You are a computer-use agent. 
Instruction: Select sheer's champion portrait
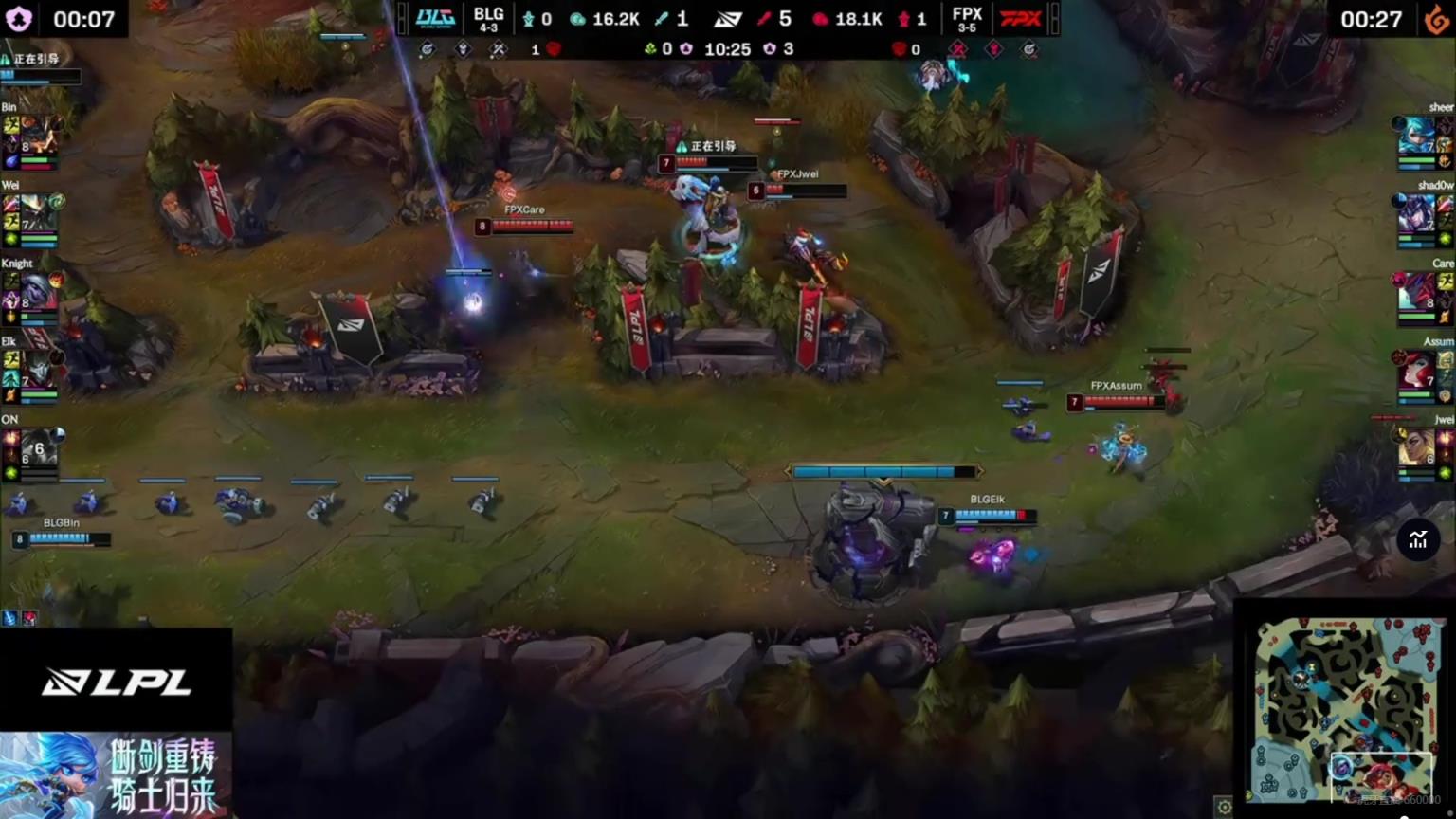[1418, 136]
